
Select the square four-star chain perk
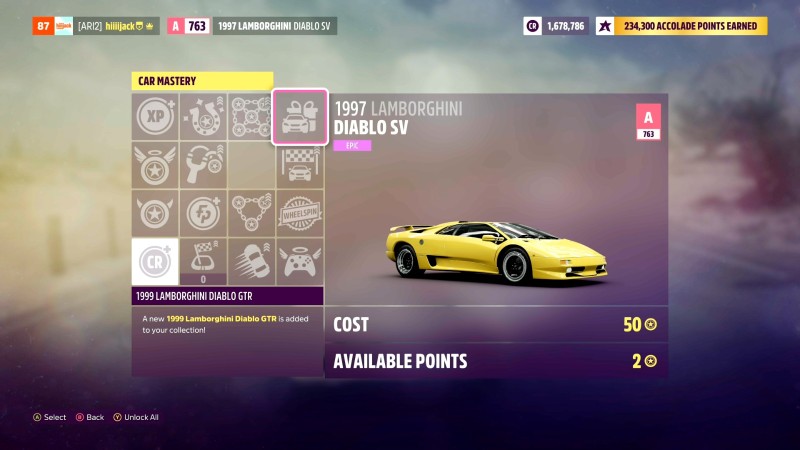point(251,116)
